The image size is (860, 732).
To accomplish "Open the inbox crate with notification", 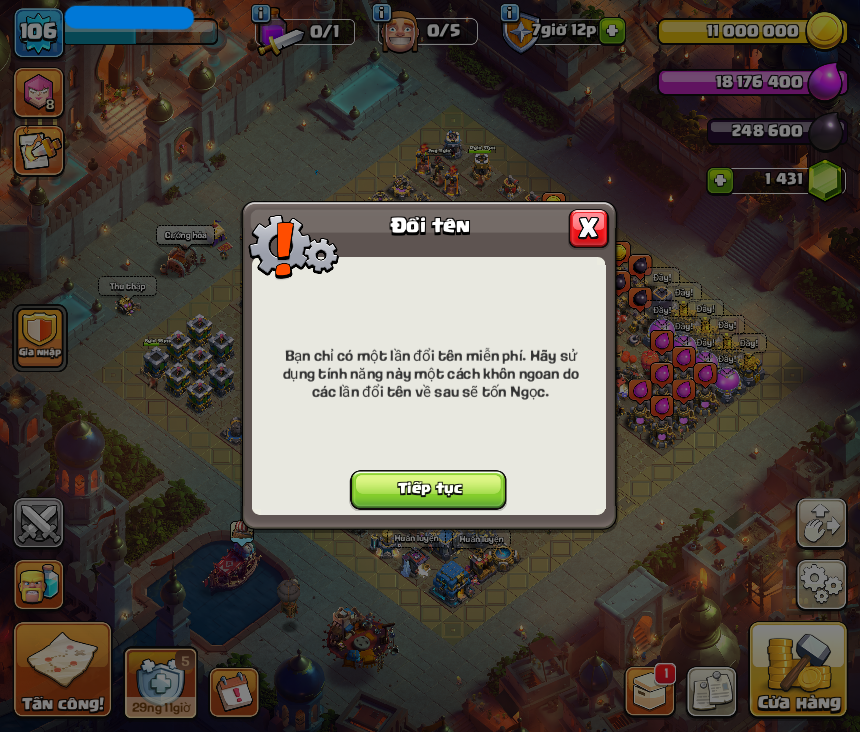I will pos(650,690).
